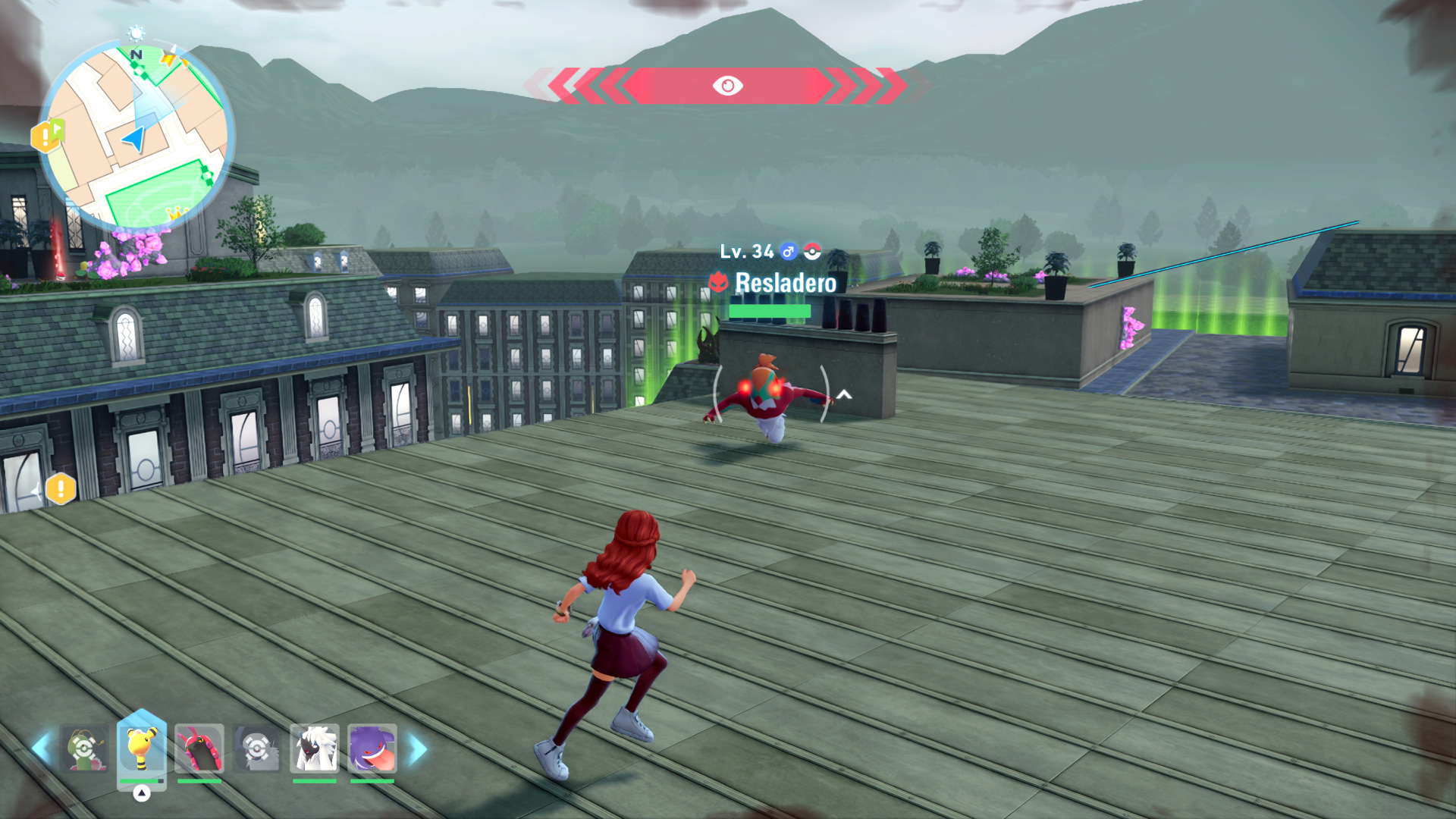
Task: Pick the white furry Pokémon party slot
Action: coord(315,748)
